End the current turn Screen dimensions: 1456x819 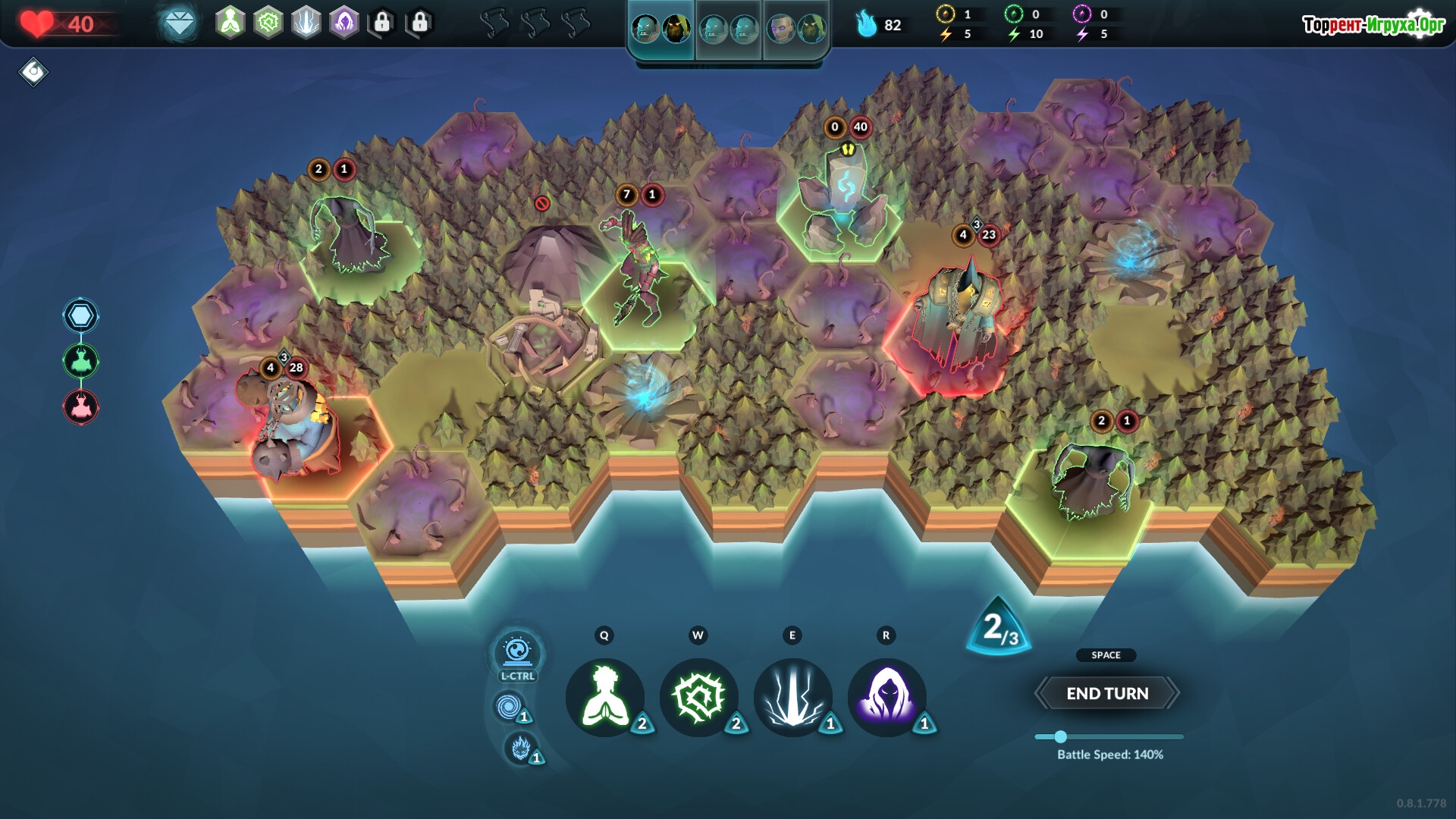pyautogui.click(x=1107, y=693)
